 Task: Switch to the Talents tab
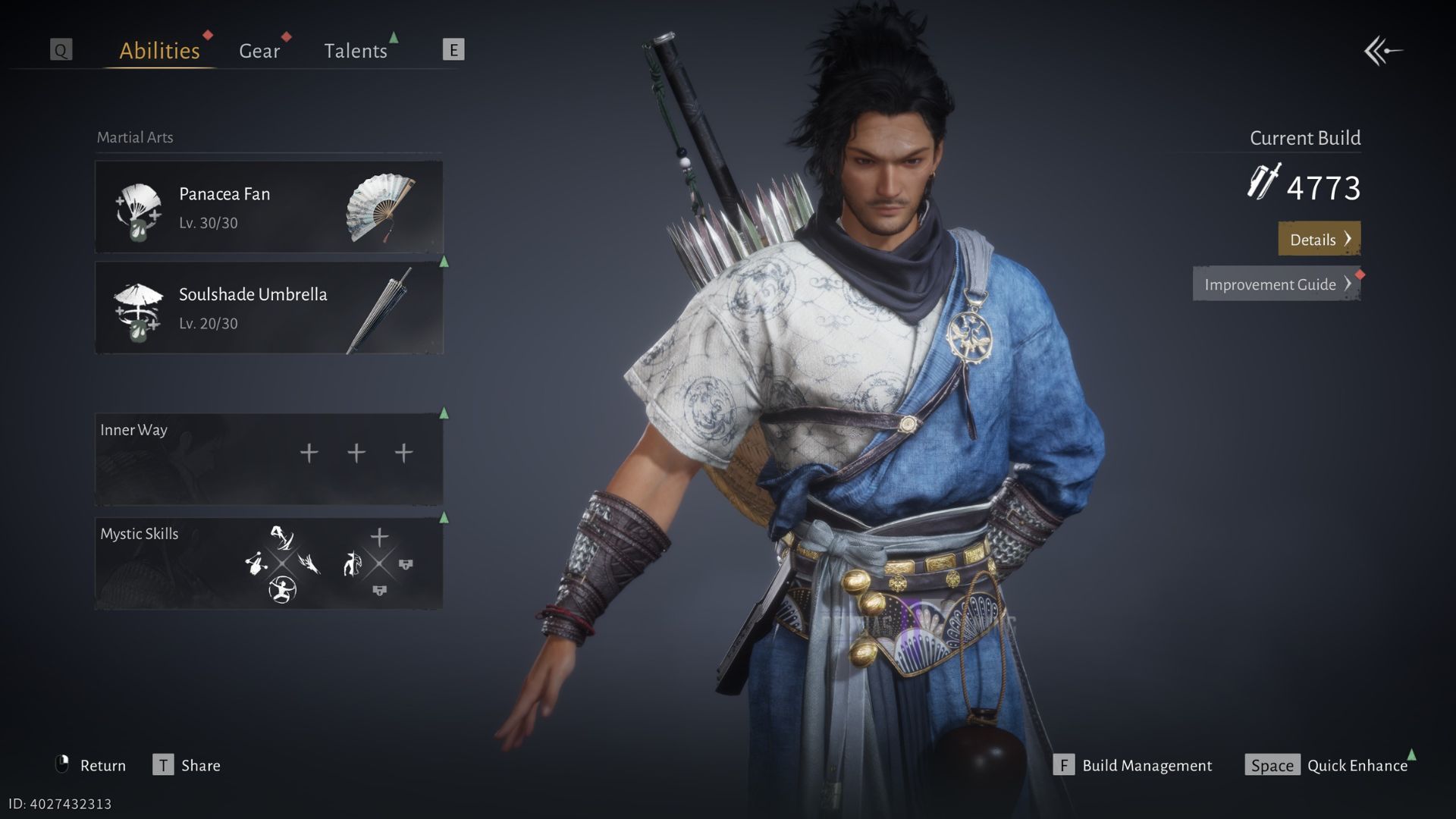(355, 51)
